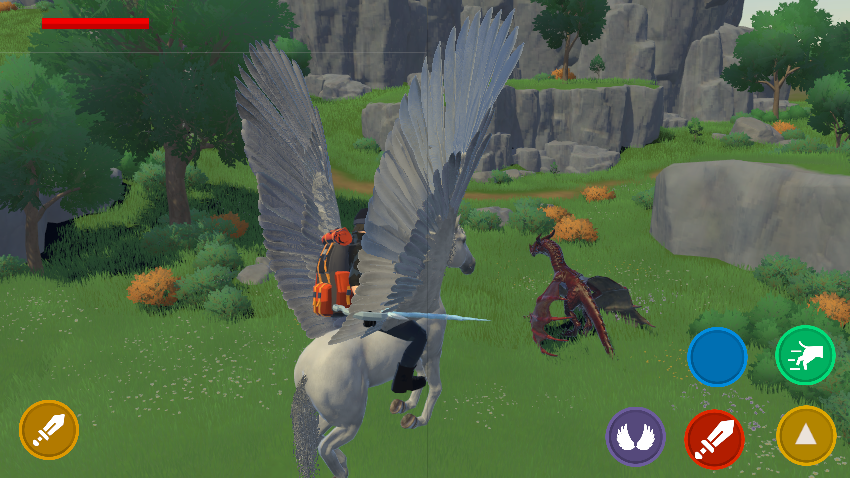Viewport: 850px width, 478px height.
Task: Tap the plain blue round button
Action: [x=717, y=357]
